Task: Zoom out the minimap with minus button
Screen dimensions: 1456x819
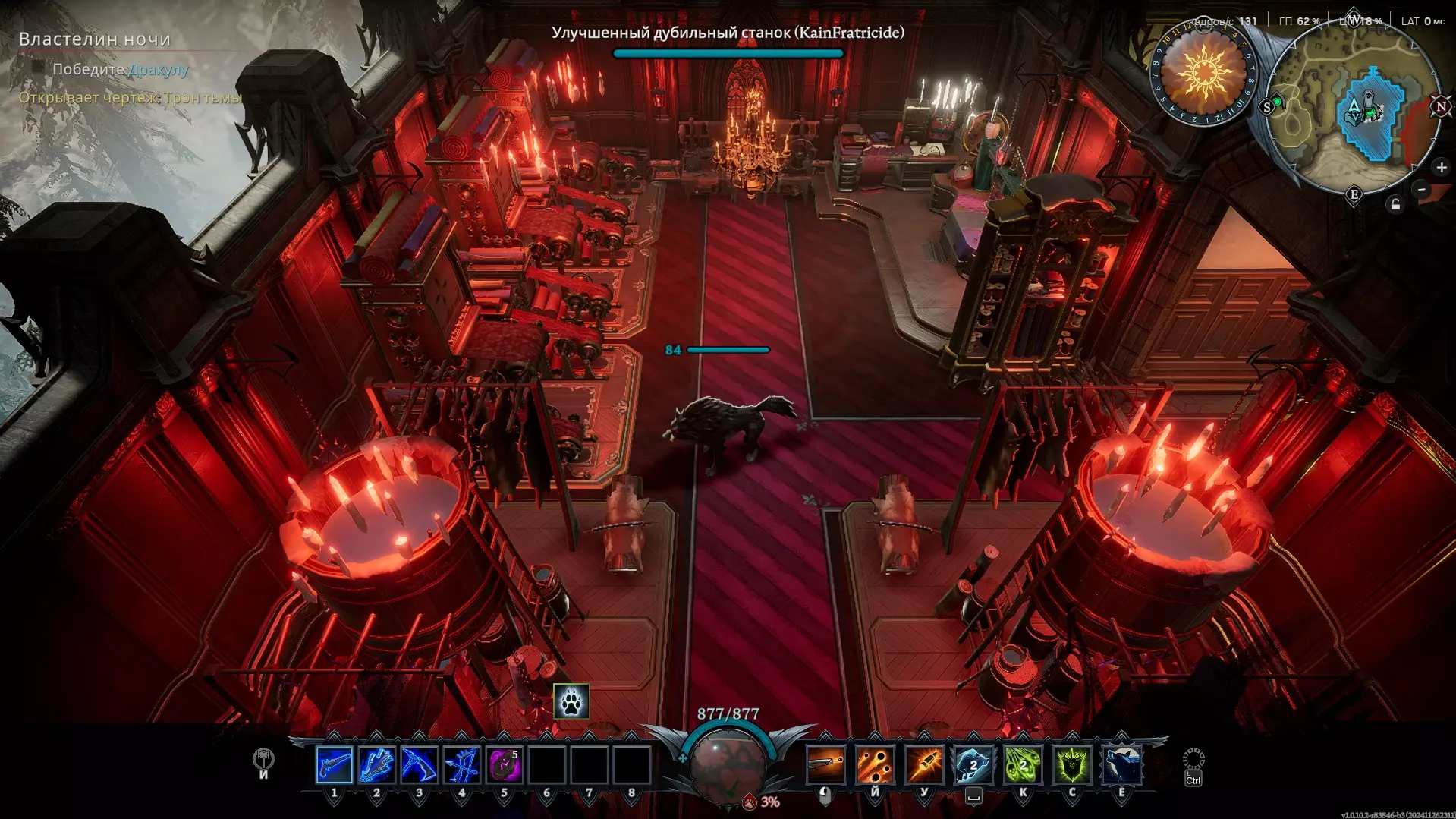Action: [1423, 189]
